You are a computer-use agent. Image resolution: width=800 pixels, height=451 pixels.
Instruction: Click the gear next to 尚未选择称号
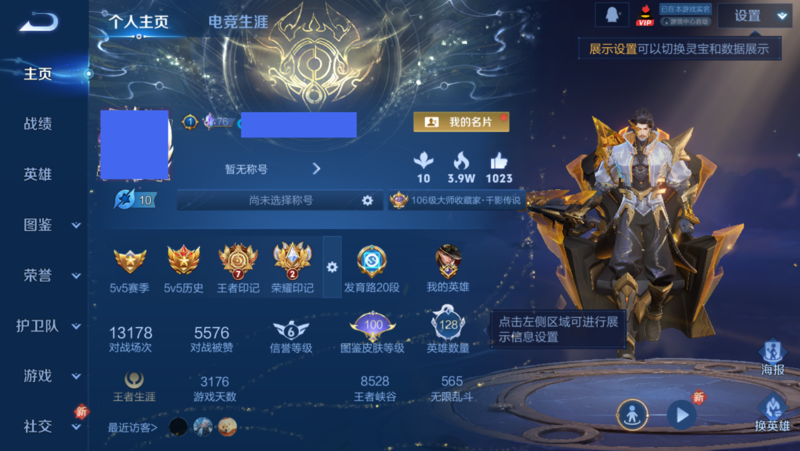[x=367, y=201]
